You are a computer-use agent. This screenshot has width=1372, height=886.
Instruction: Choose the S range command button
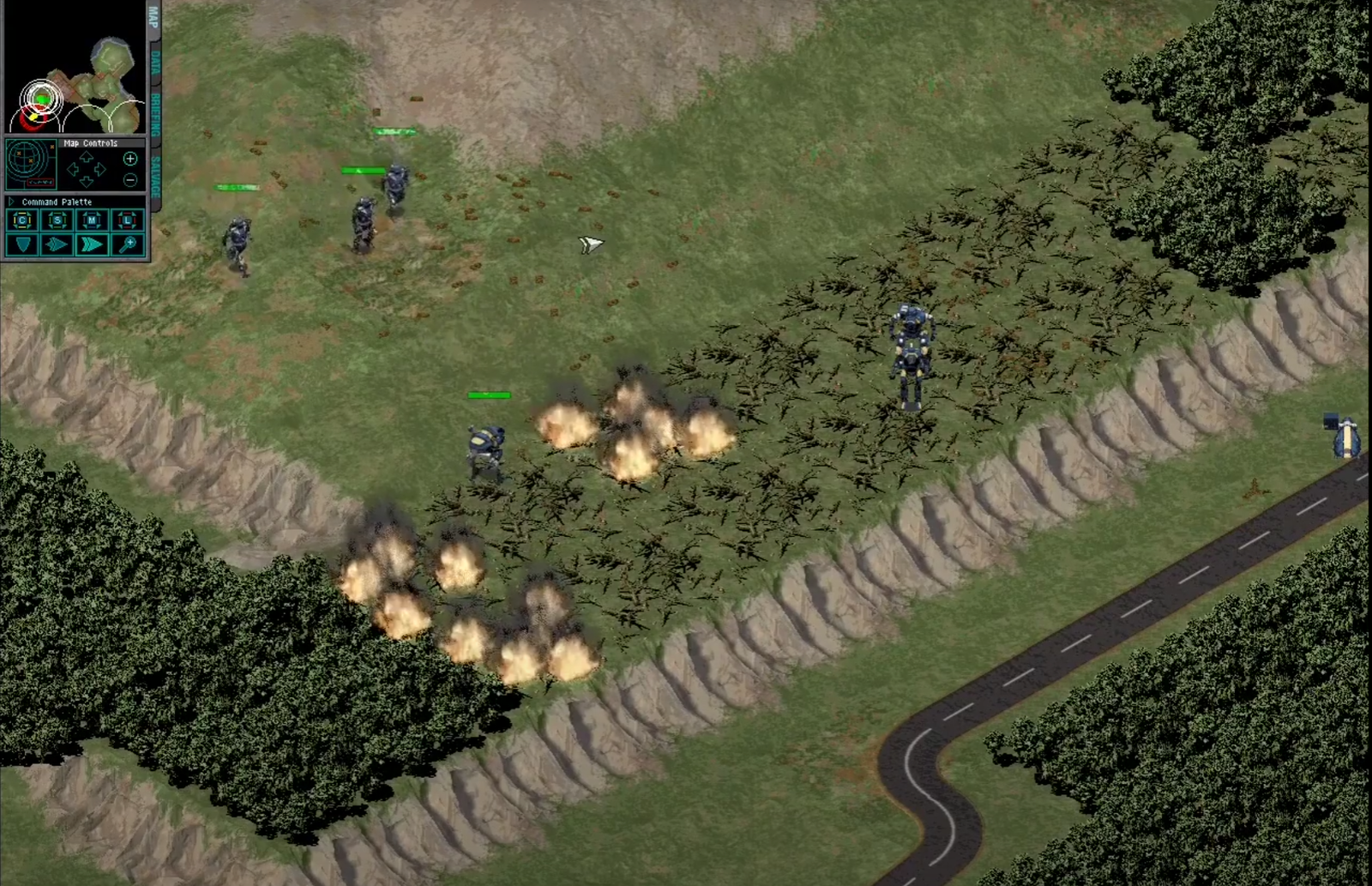click(57, 221)
